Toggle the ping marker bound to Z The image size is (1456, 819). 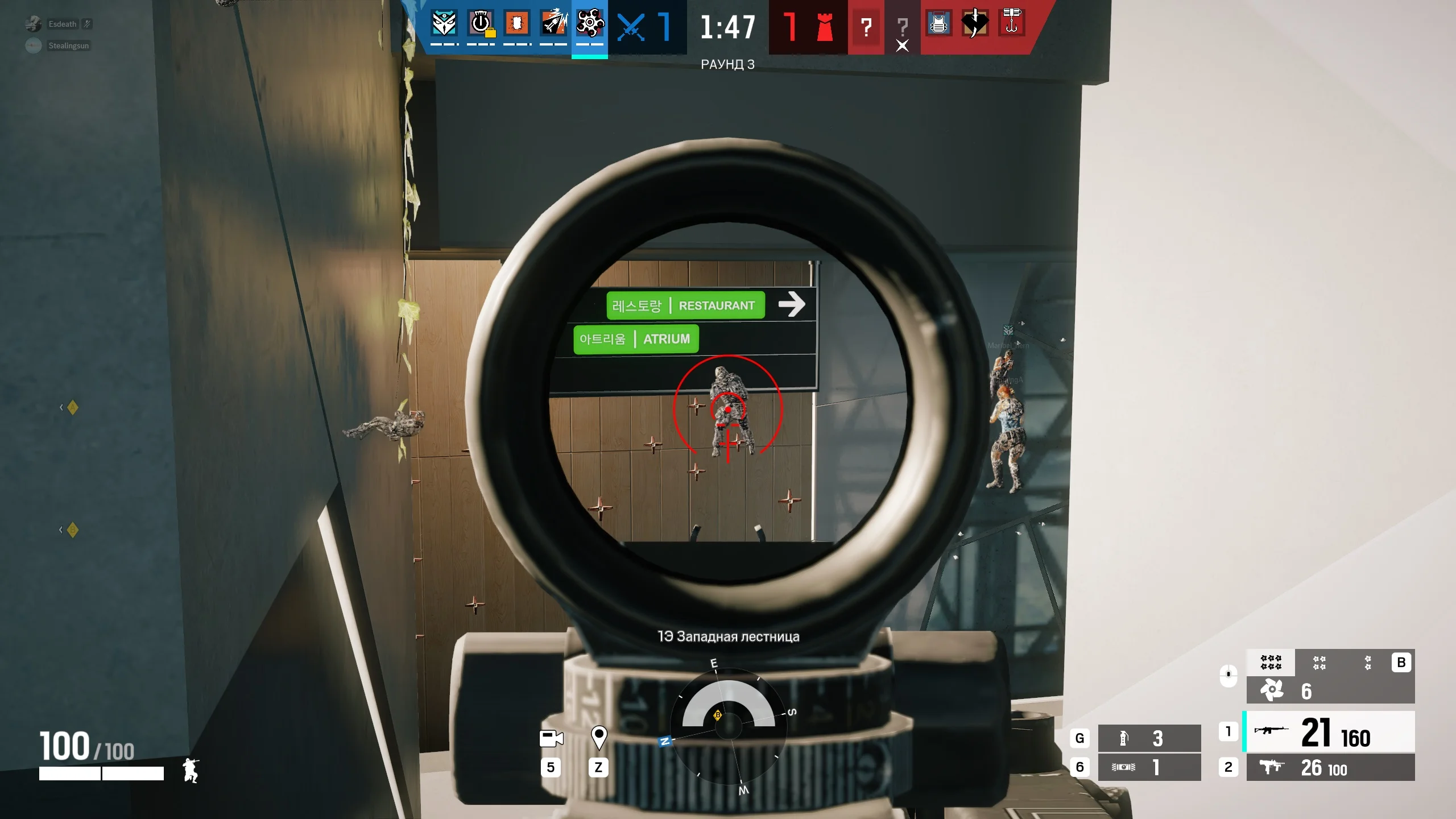[600, 738]
